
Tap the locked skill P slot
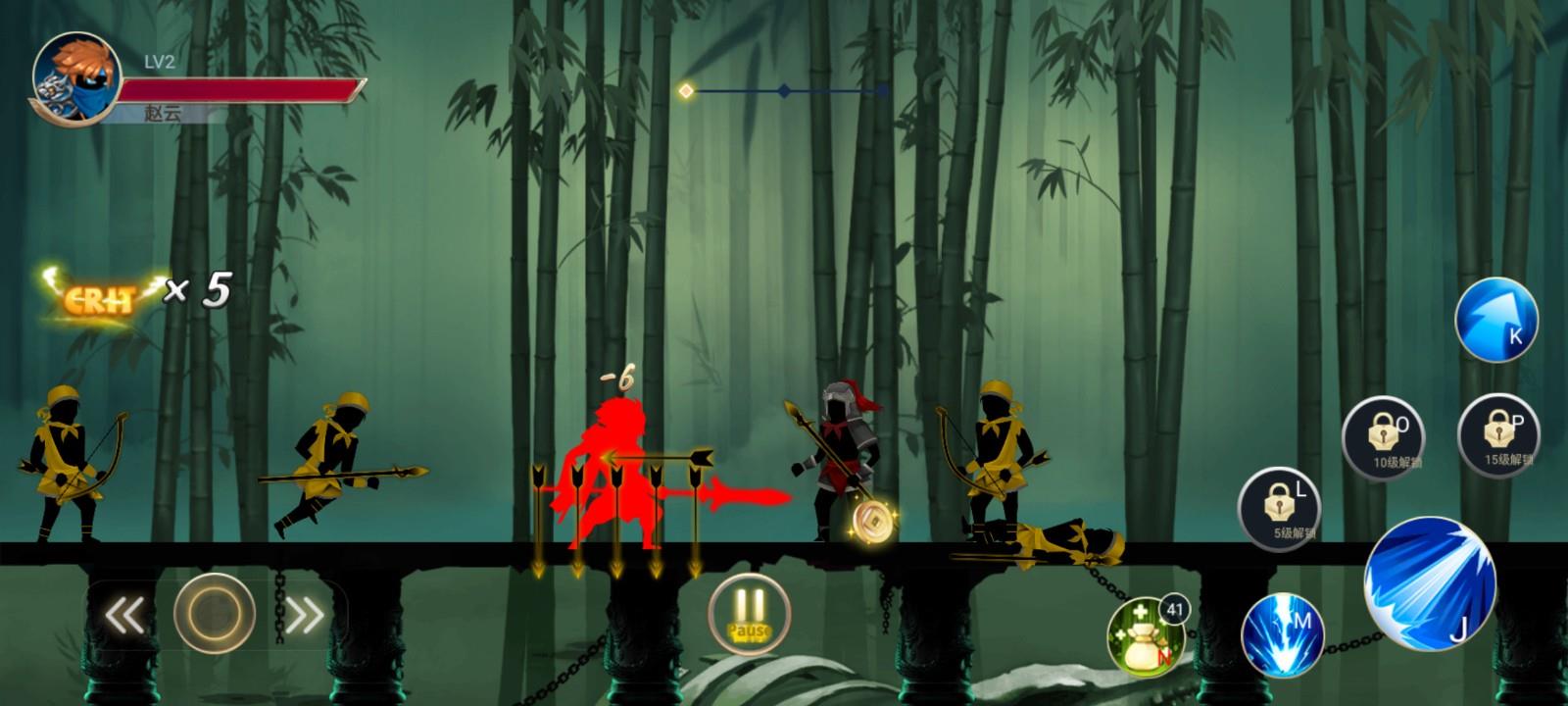coord(1498,432)
